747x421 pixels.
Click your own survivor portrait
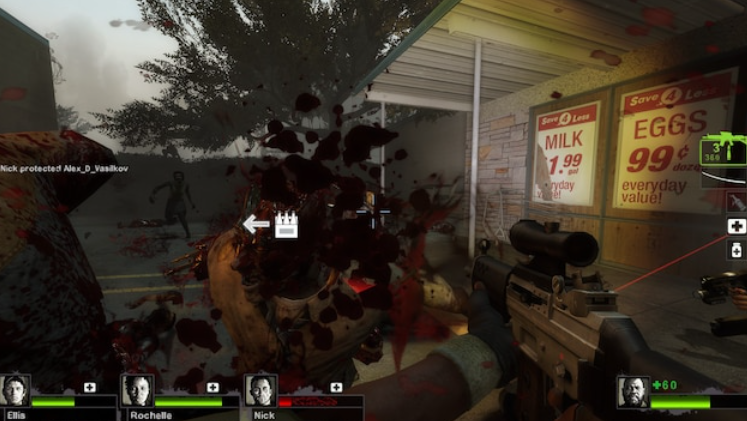coord(633,392)
